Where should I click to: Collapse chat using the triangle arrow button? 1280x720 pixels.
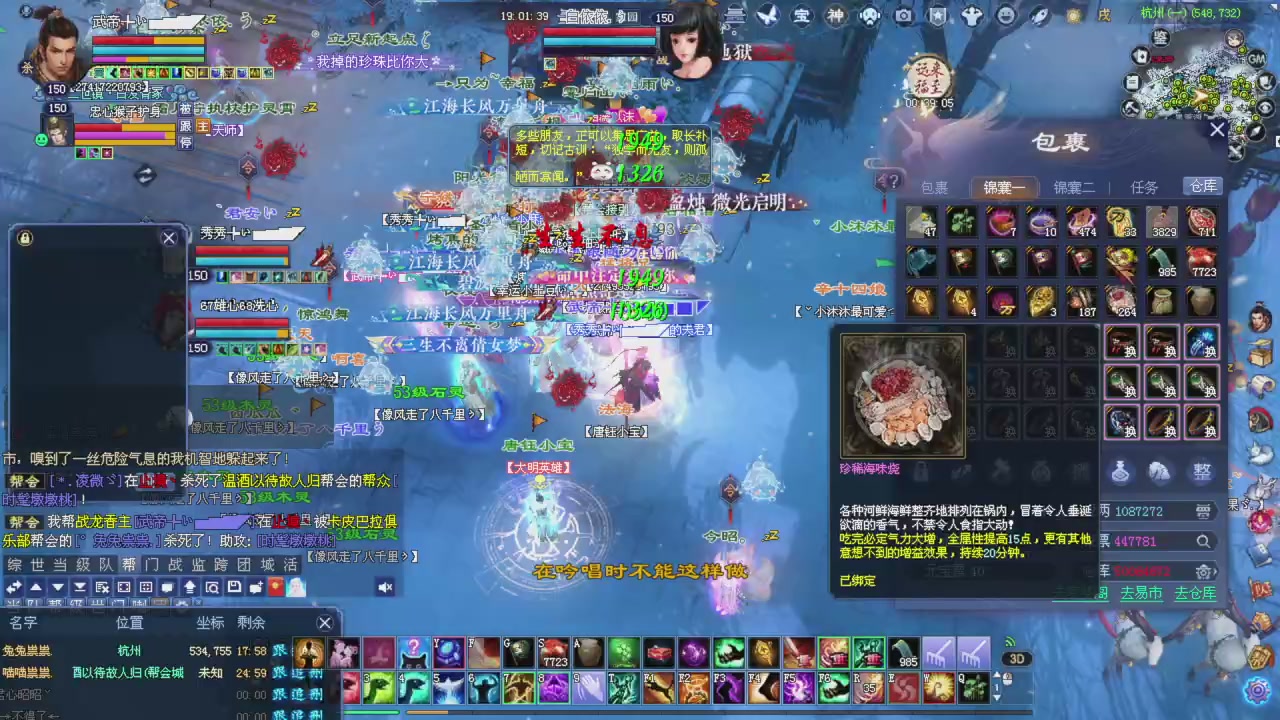(58, 587)
